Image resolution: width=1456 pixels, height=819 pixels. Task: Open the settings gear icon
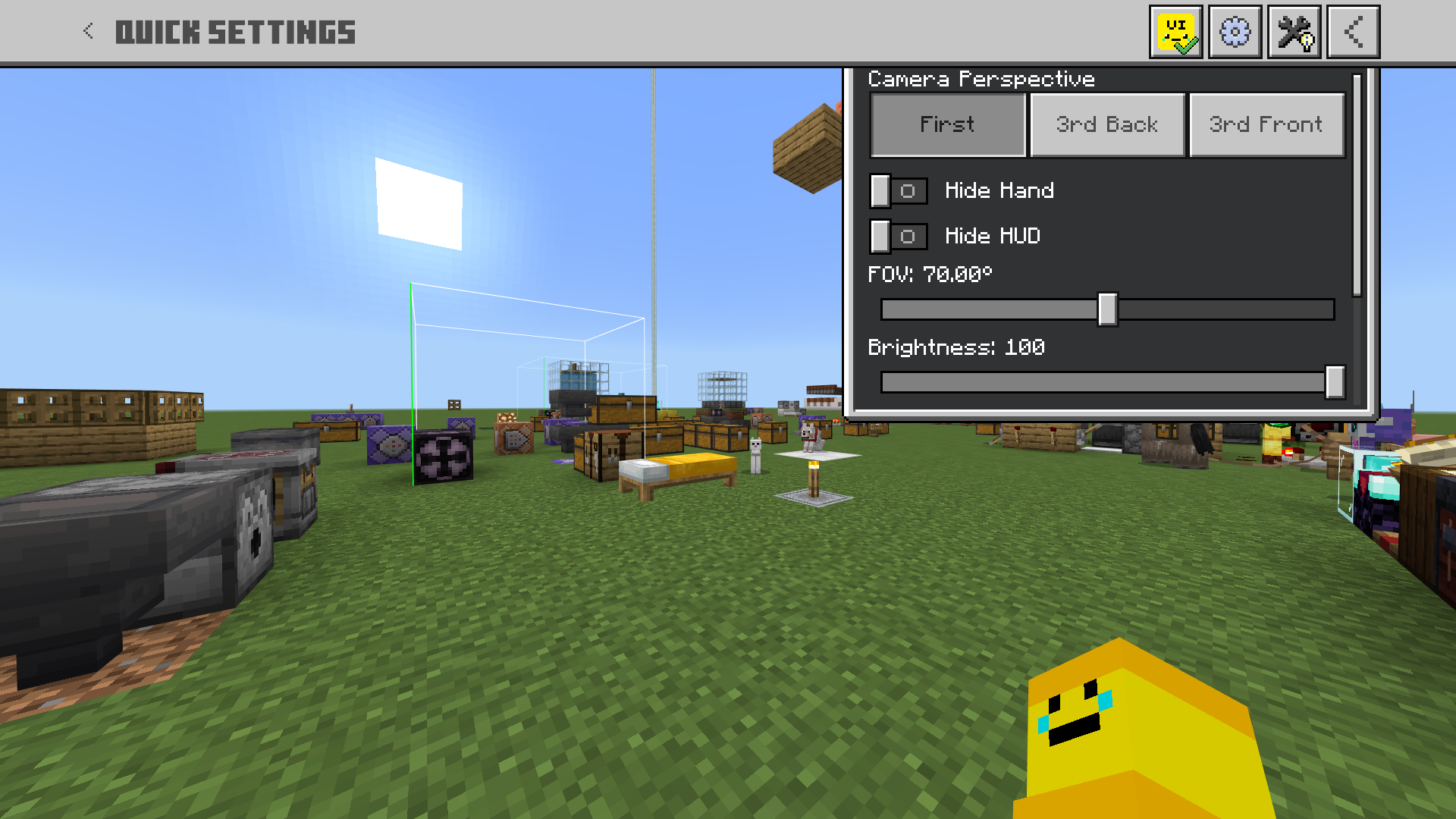pyautogui.click(x=1235, y=31)
